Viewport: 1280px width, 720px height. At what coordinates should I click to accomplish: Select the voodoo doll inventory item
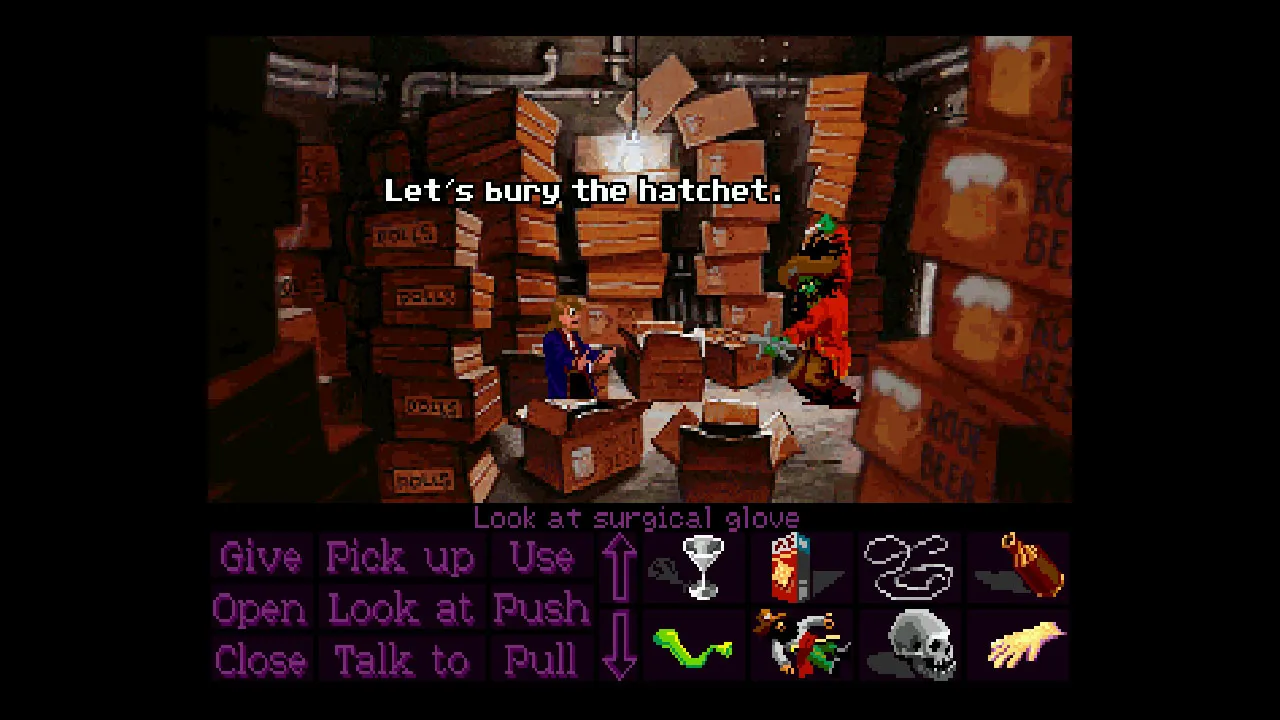click(x=800, y=643)
